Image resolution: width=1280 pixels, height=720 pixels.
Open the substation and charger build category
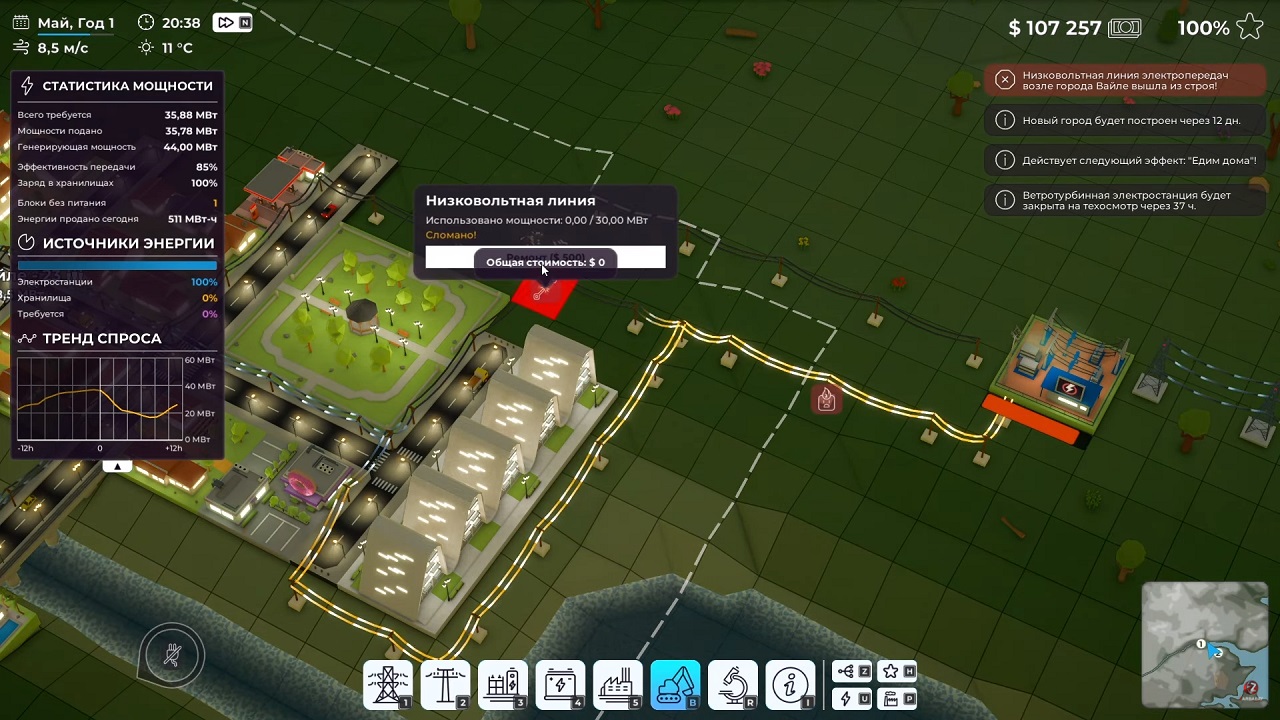click(503, 685)
